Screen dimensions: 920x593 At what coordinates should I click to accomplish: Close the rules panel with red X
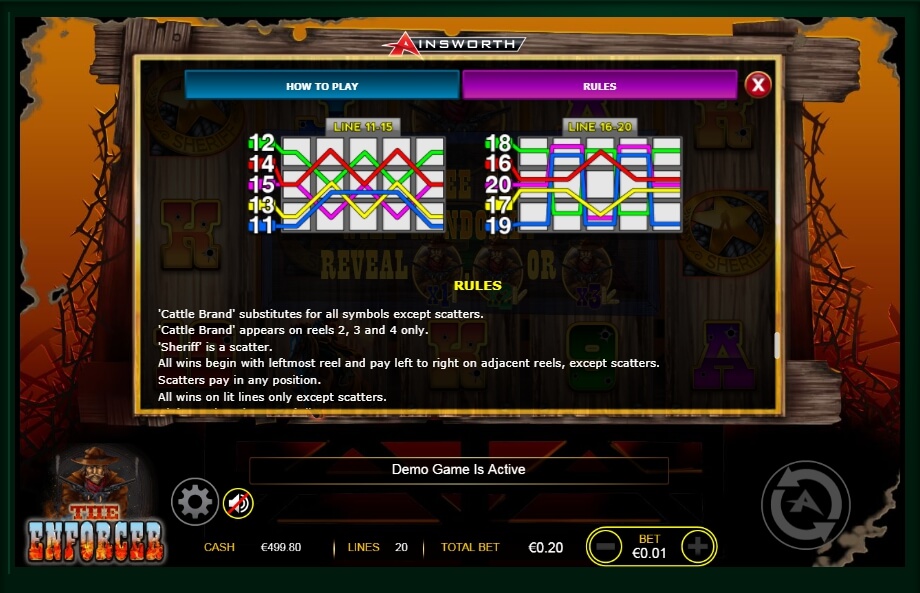coord(758,85)
